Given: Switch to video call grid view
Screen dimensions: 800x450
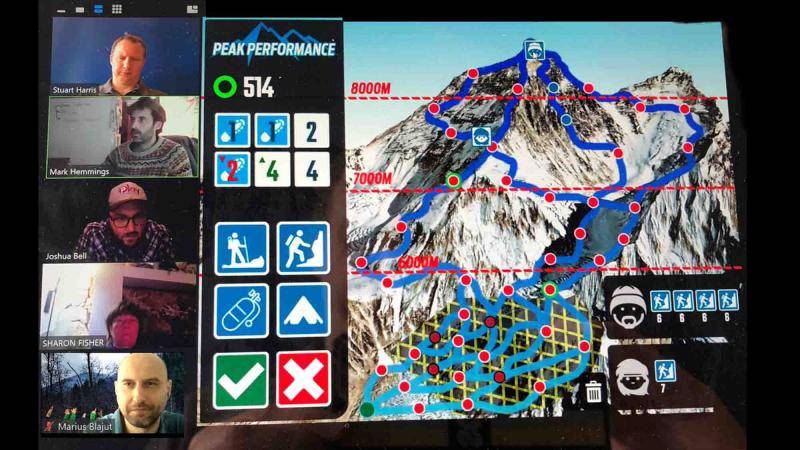Looking at the screenshot, I should pyautogui.click(x=117, y=8).
